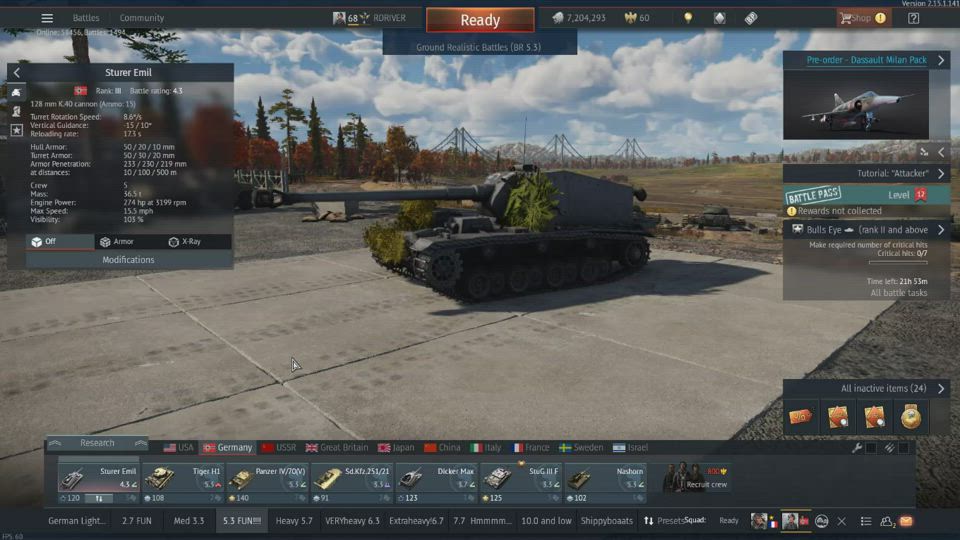Open the Presets list
Viewport: 960px width, 540px height.
663,521
